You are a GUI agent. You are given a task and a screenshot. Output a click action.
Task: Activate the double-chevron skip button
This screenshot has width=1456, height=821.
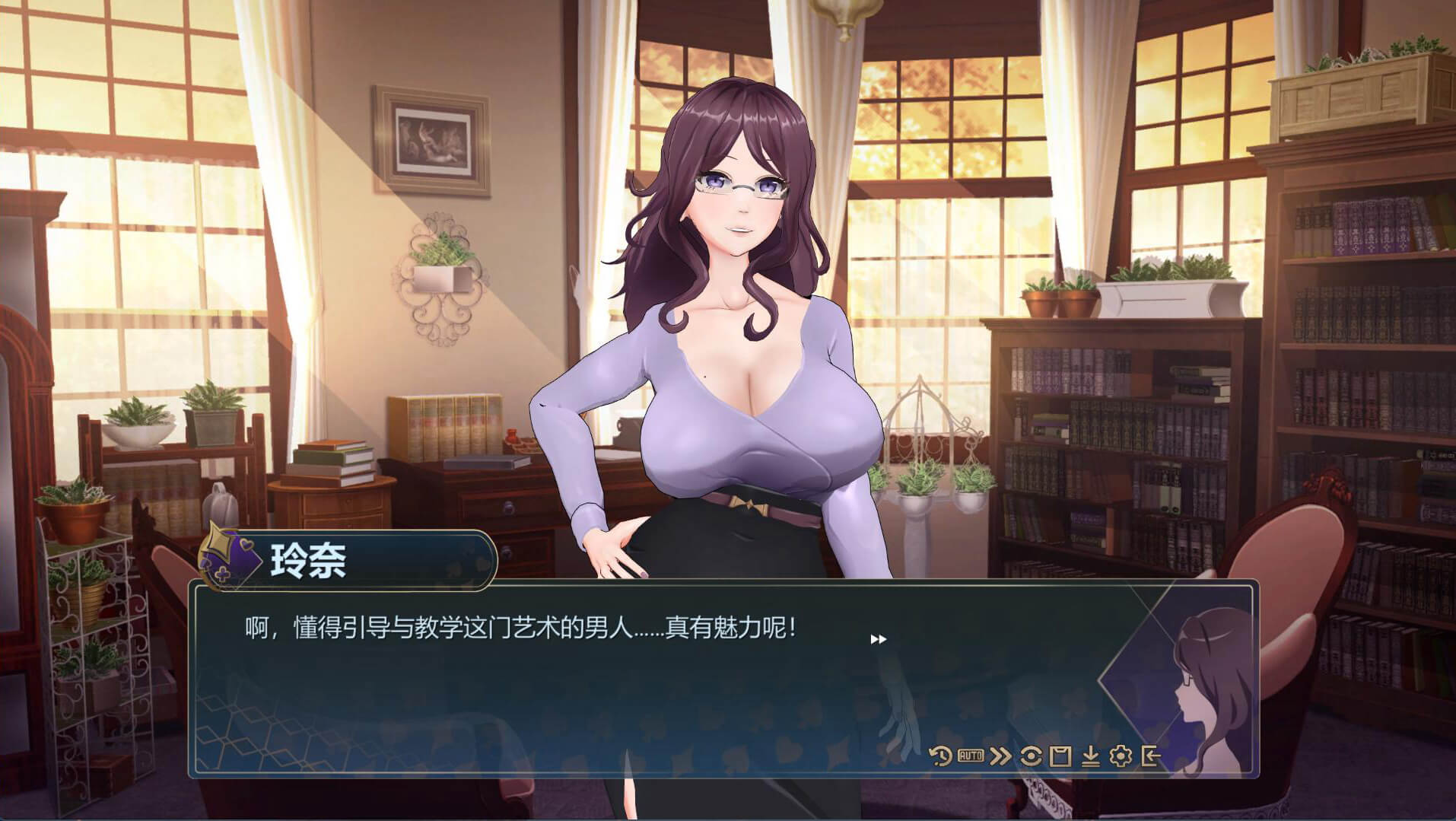[x=1000, y=756]
